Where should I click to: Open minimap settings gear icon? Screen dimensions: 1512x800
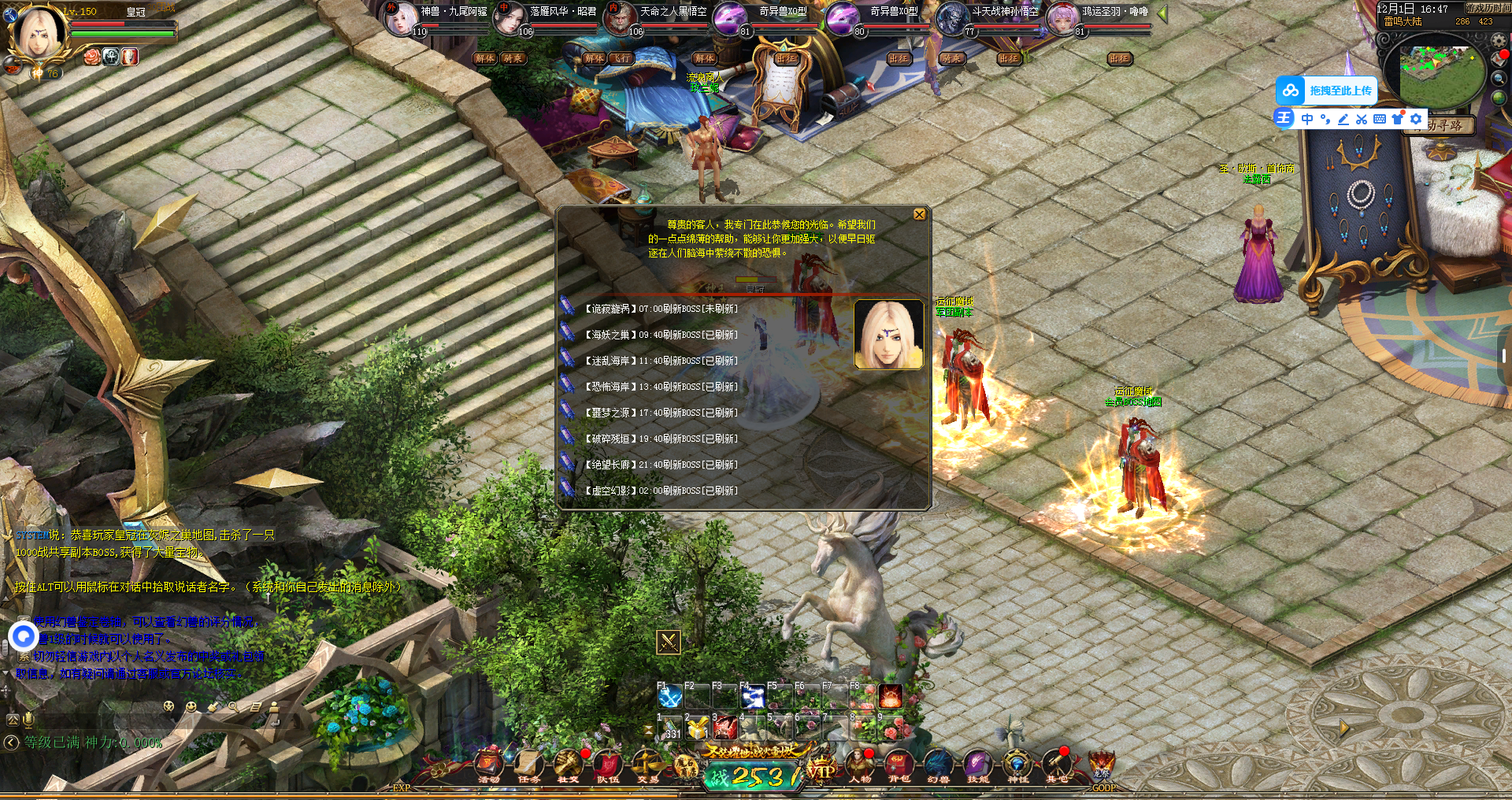(1498, 41)
